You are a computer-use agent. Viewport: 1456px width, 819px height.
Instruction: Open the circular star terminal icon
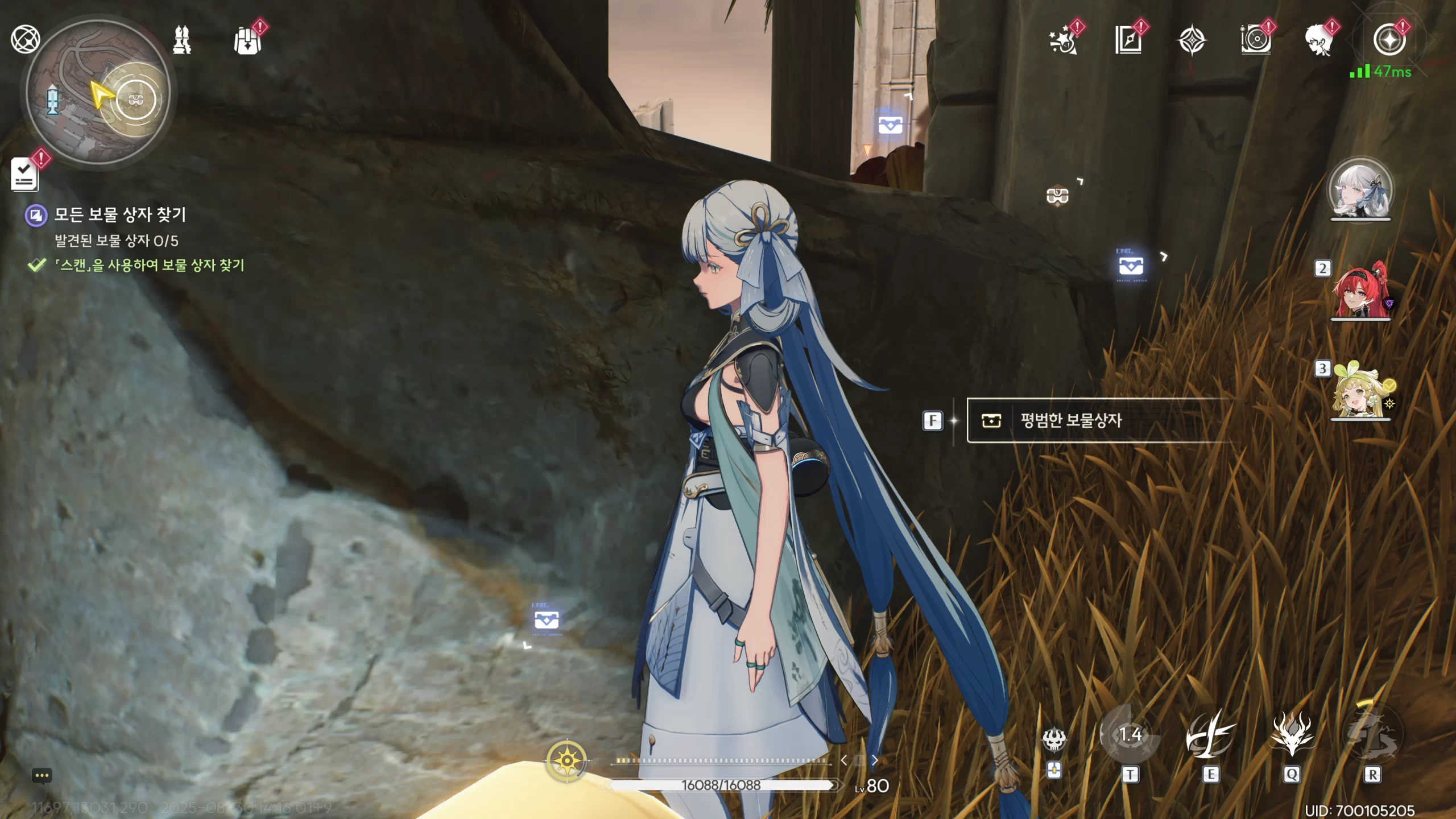point(1389,40)
